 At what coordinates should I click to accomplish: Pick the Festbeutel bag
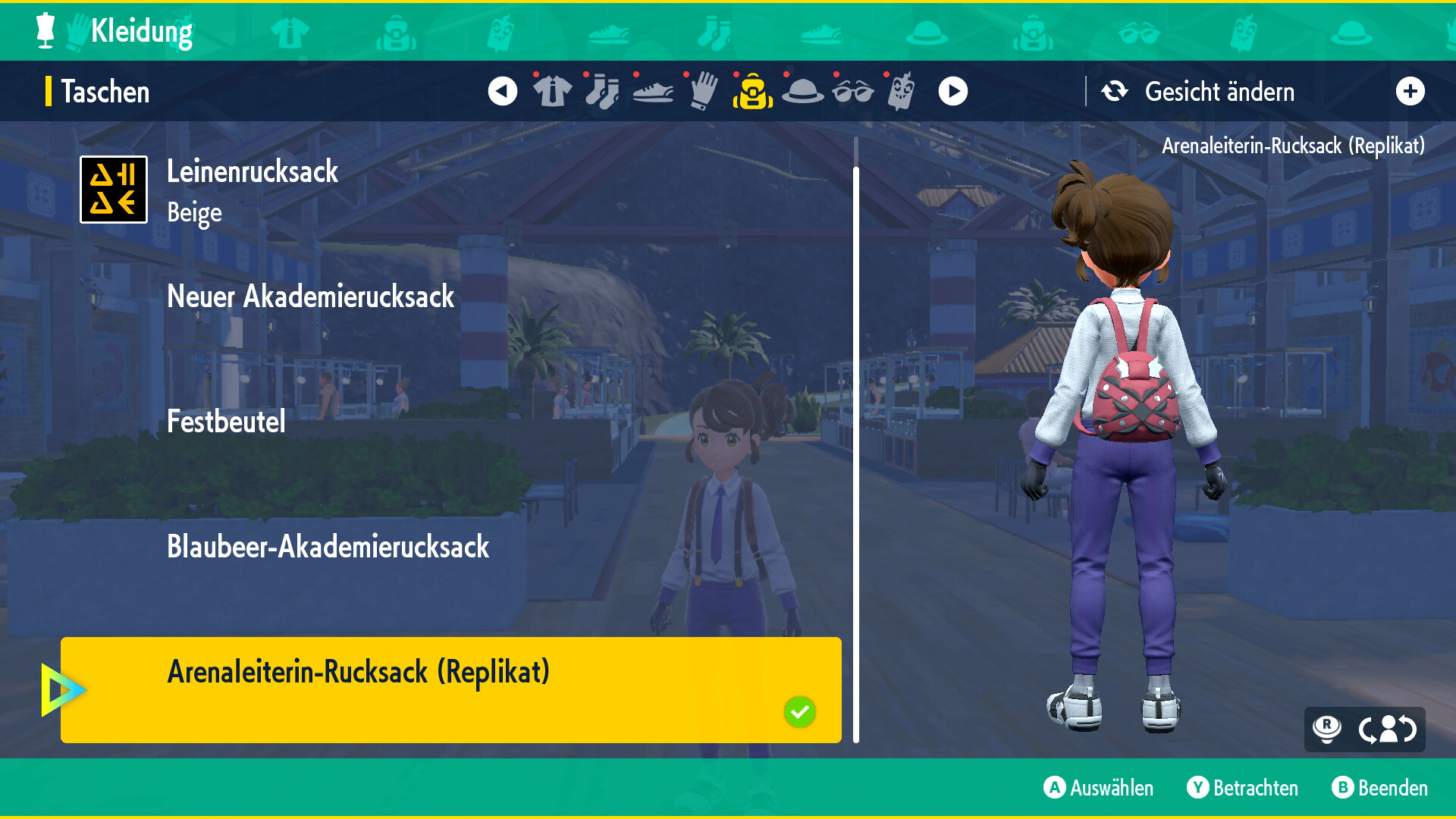226,422
